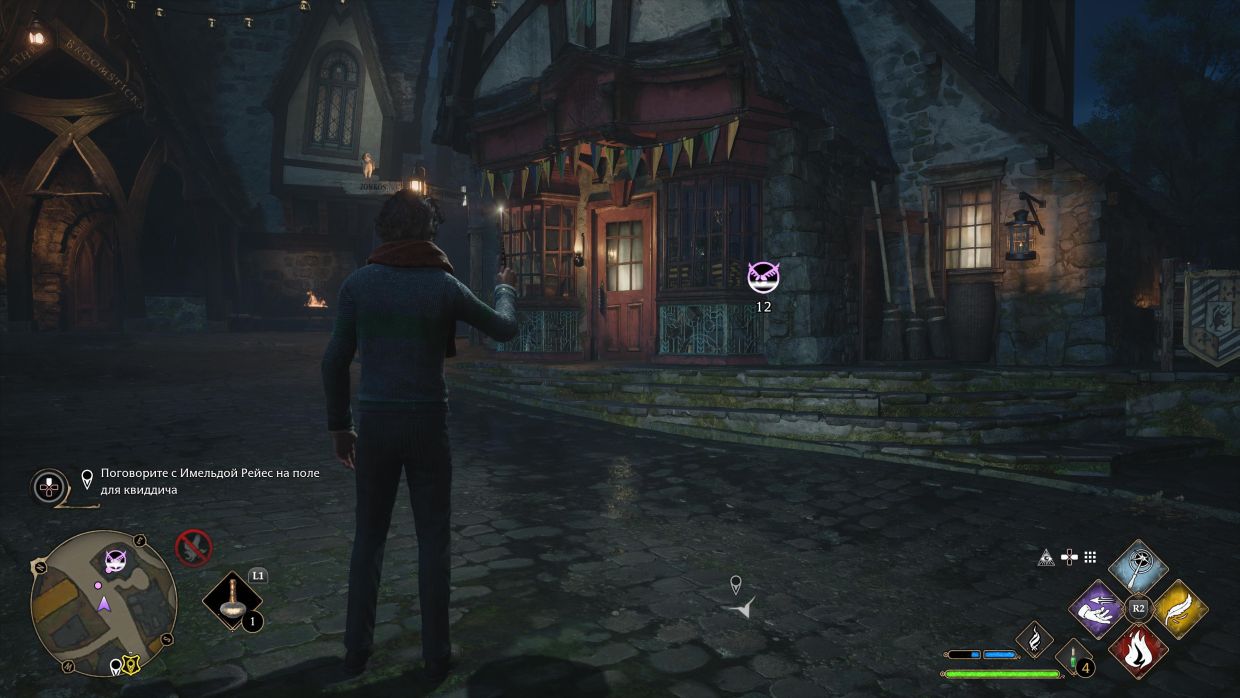This screenshot has height=698, width=1240.
Task: Cast the purple Accio hand spell
Action: tap(1098, 609)
